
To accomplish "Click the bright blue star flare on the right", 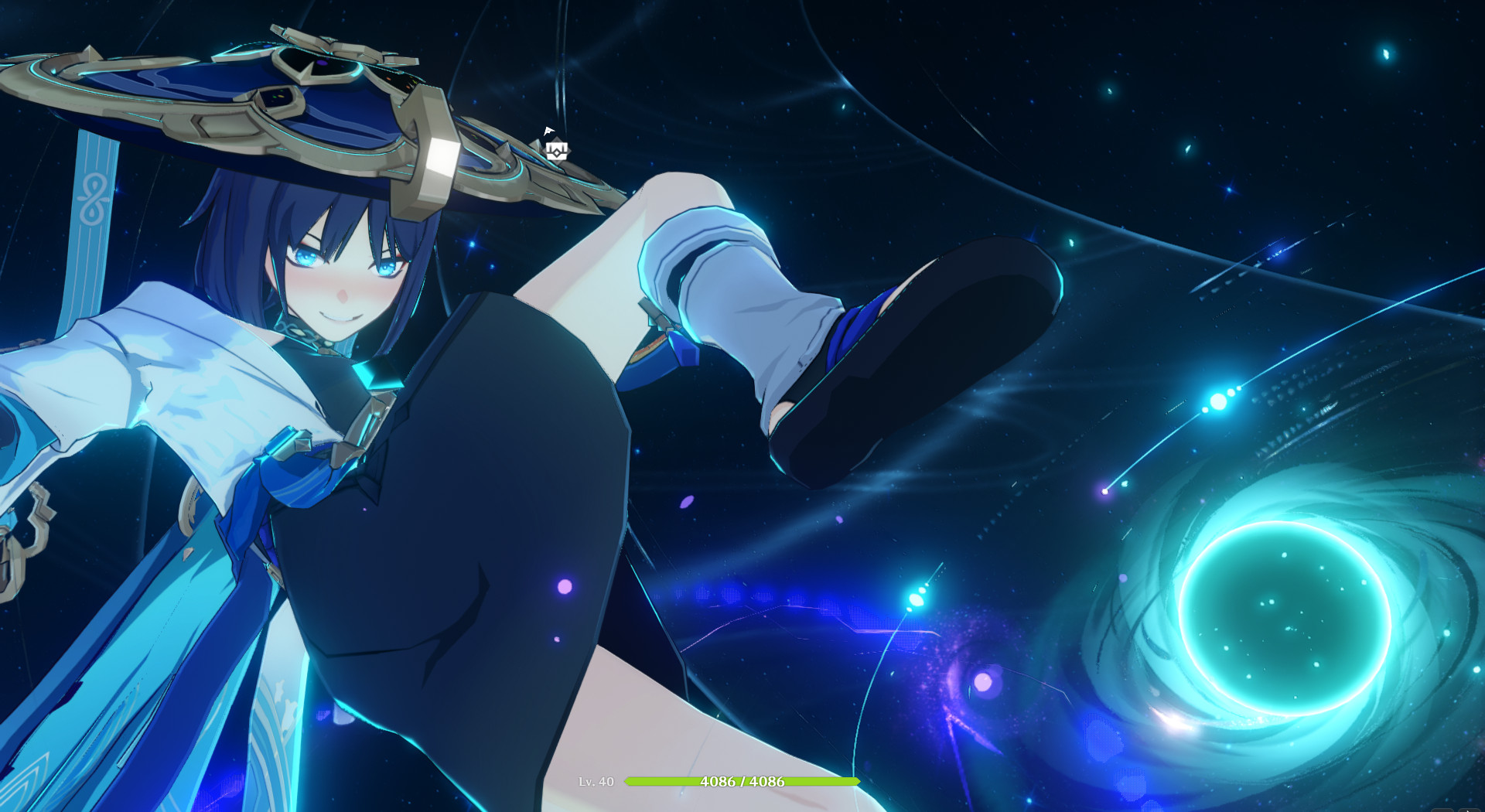I will [1218, 402].
